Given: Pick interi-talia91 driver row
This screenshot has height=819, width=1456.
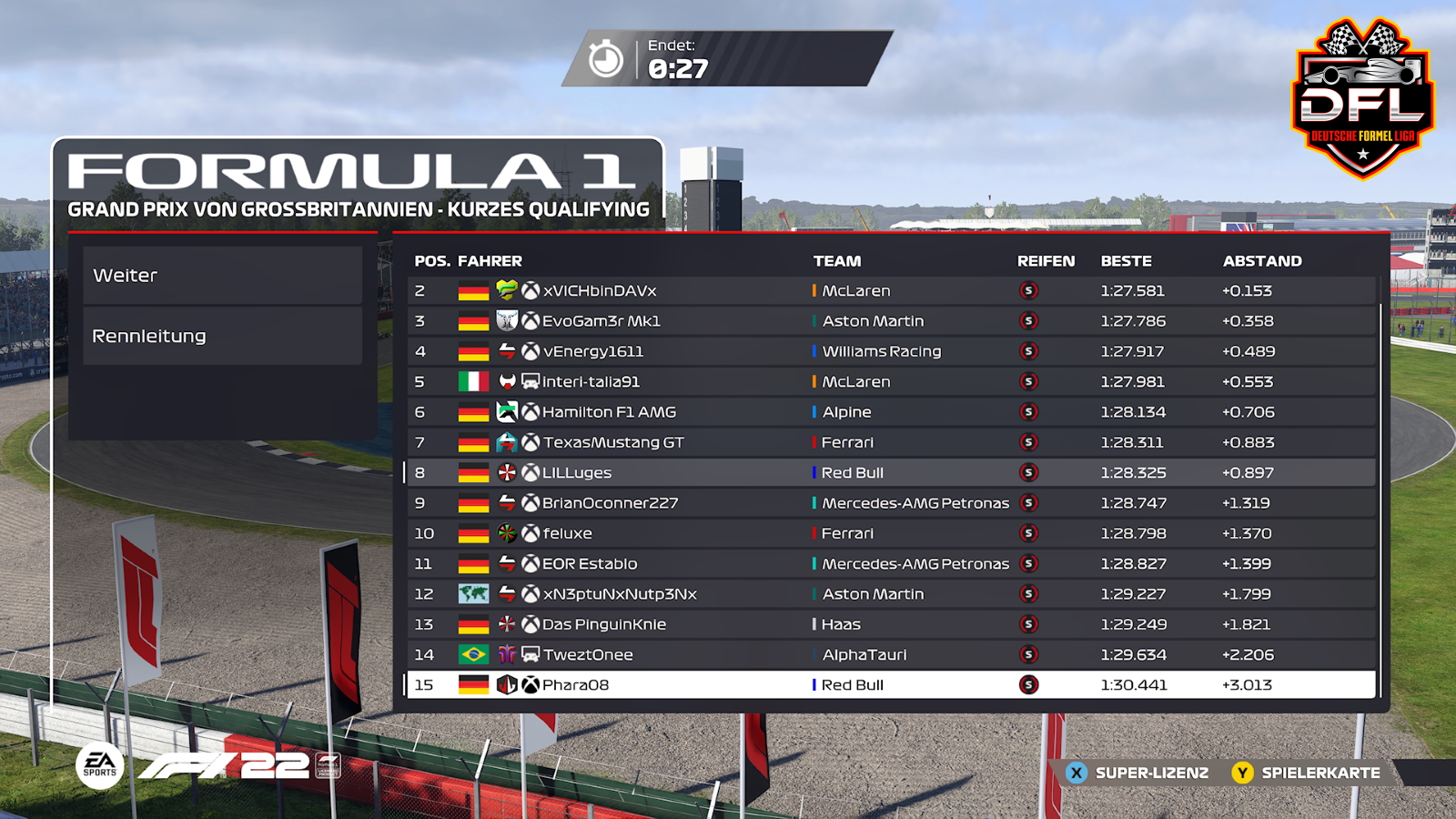Looking at the screenshot, I should [890, 382].
